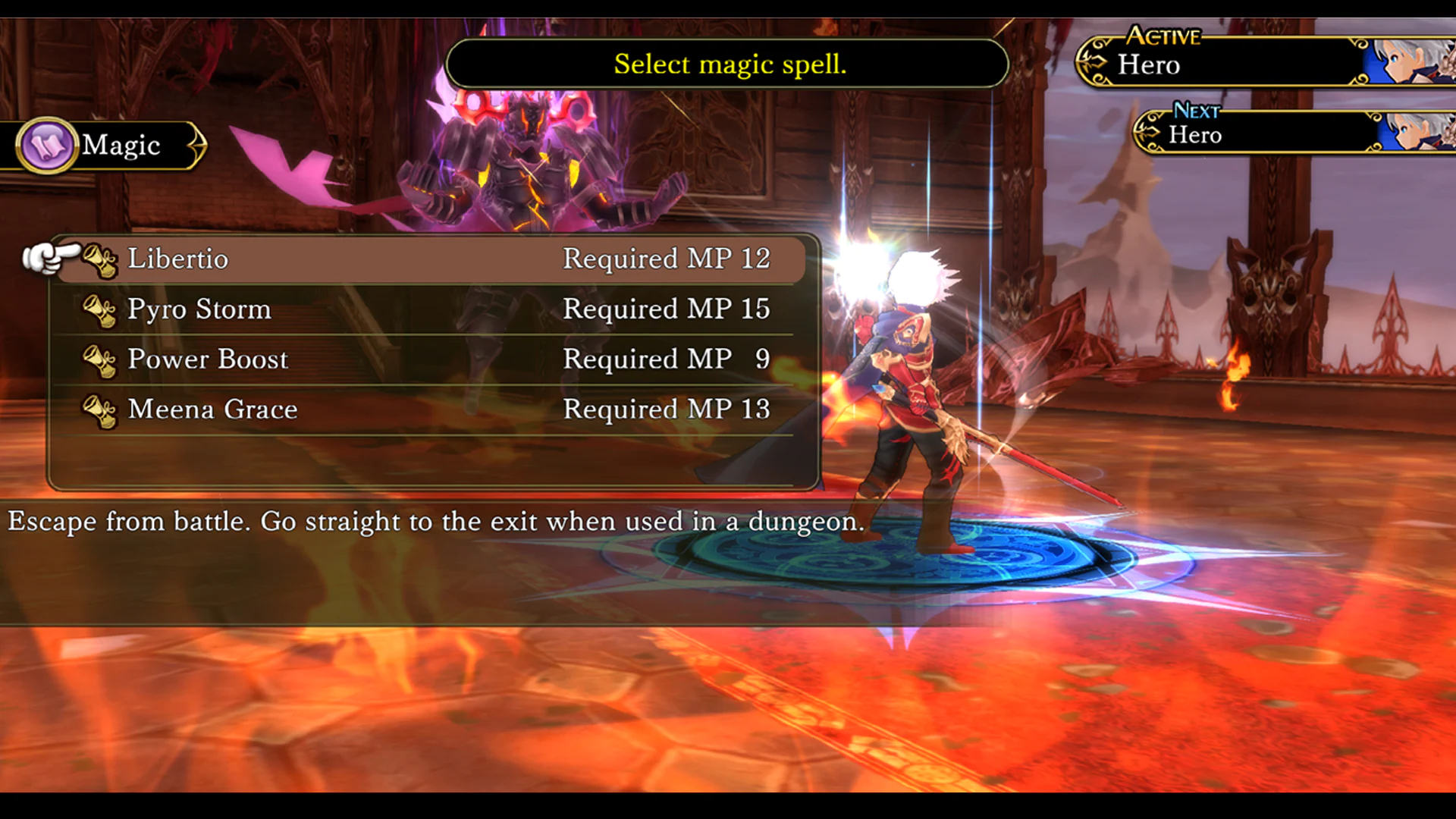Select the scroll icon beside Libertio

(x=101, y=262)
